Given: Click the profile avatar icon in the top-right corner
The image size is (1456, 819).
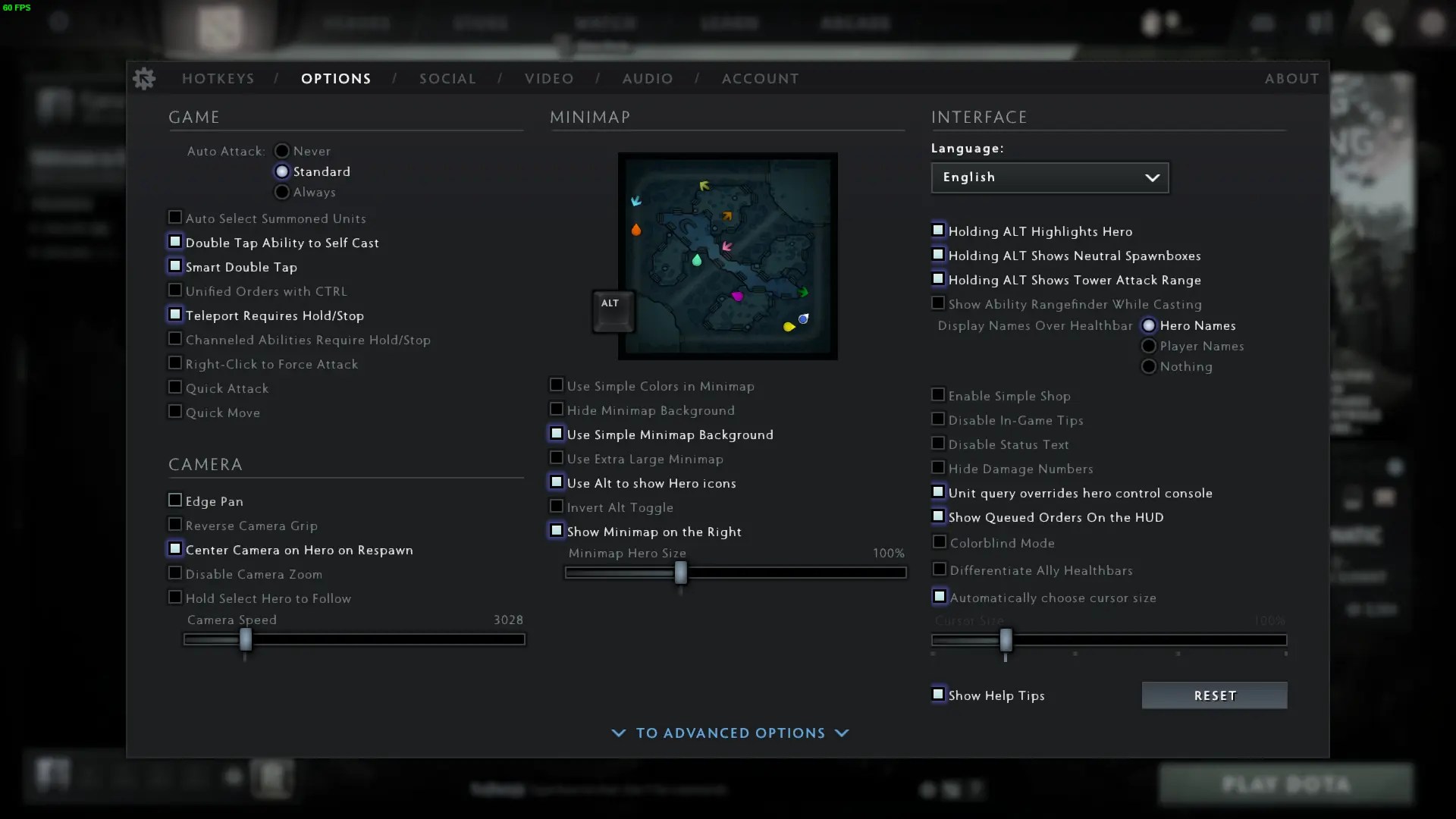Looking at the screenshot, I should [1432, 24].
